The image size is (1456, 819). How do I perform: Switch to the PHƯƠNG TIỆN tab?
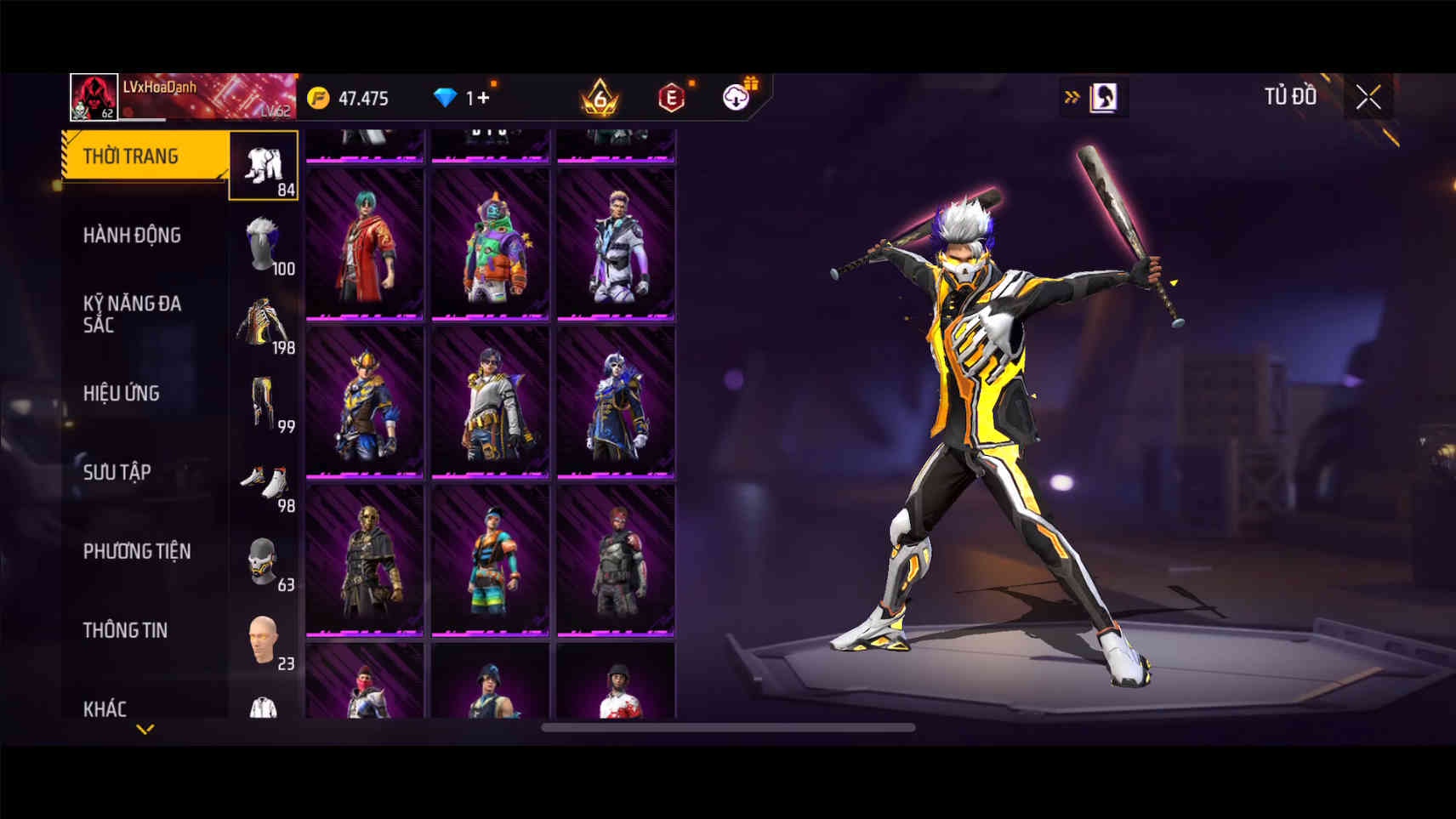(137, 552)
